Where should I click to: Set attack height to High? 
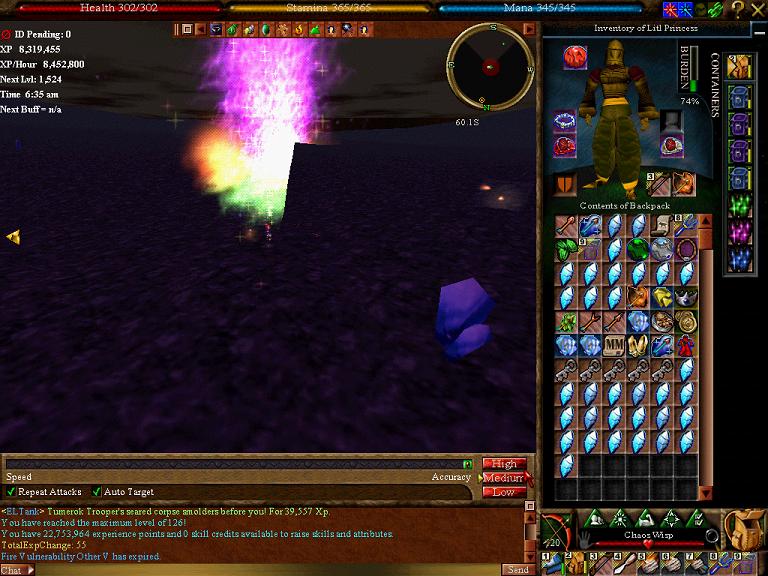tap(504, 464)
